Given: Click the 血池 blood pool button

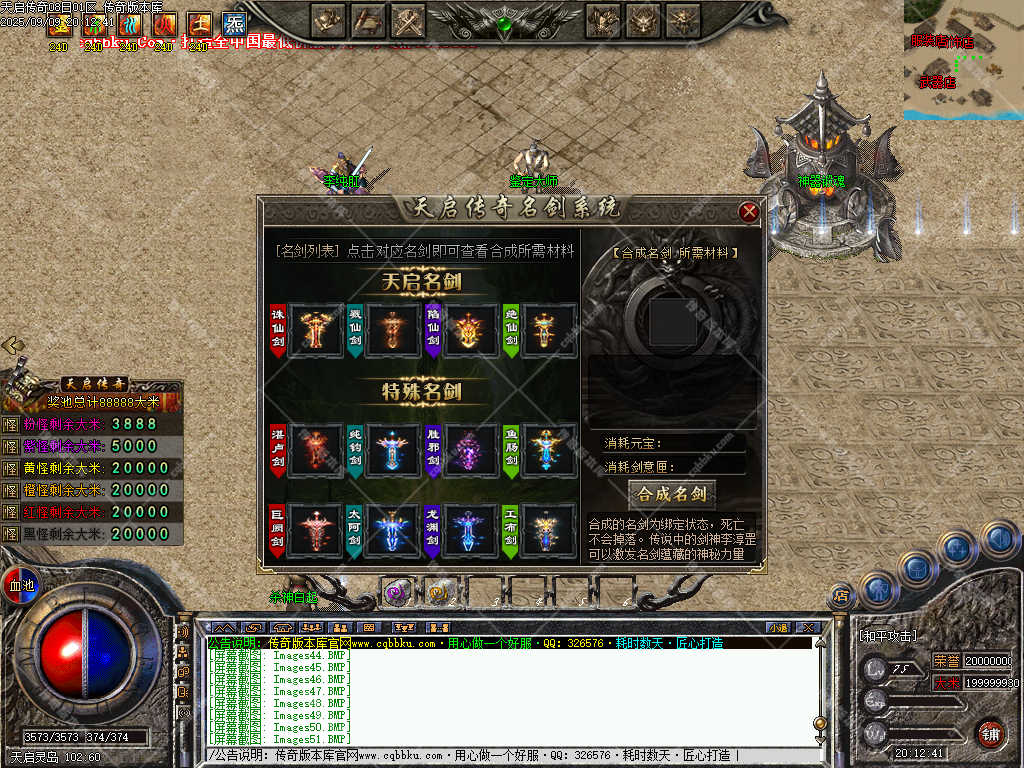Looking at the screenshot, I should (x=20, y=585).
